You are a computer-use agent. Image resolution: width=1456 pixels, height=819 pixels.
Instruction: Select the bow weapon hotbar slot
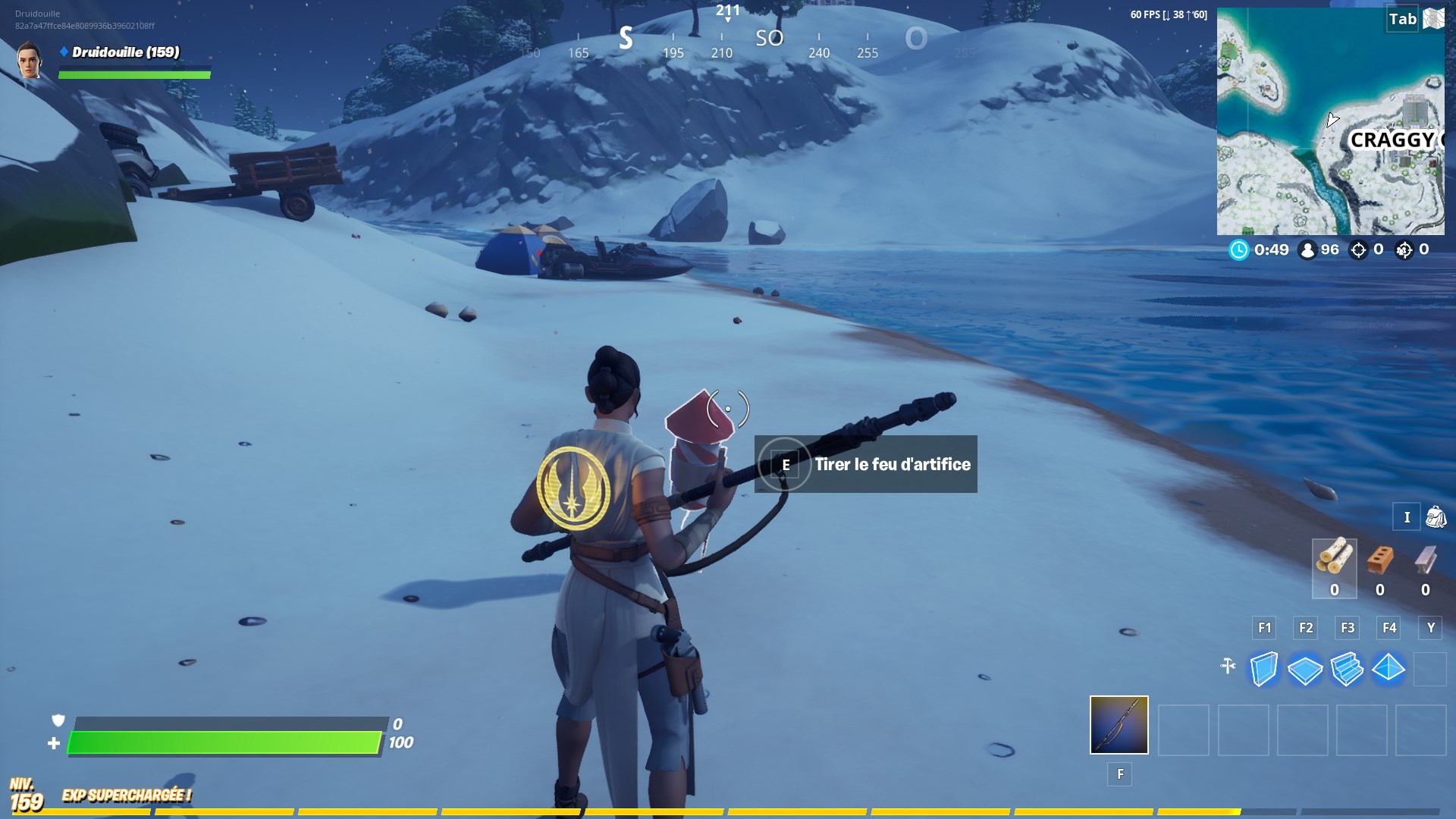coord(1119,725)
